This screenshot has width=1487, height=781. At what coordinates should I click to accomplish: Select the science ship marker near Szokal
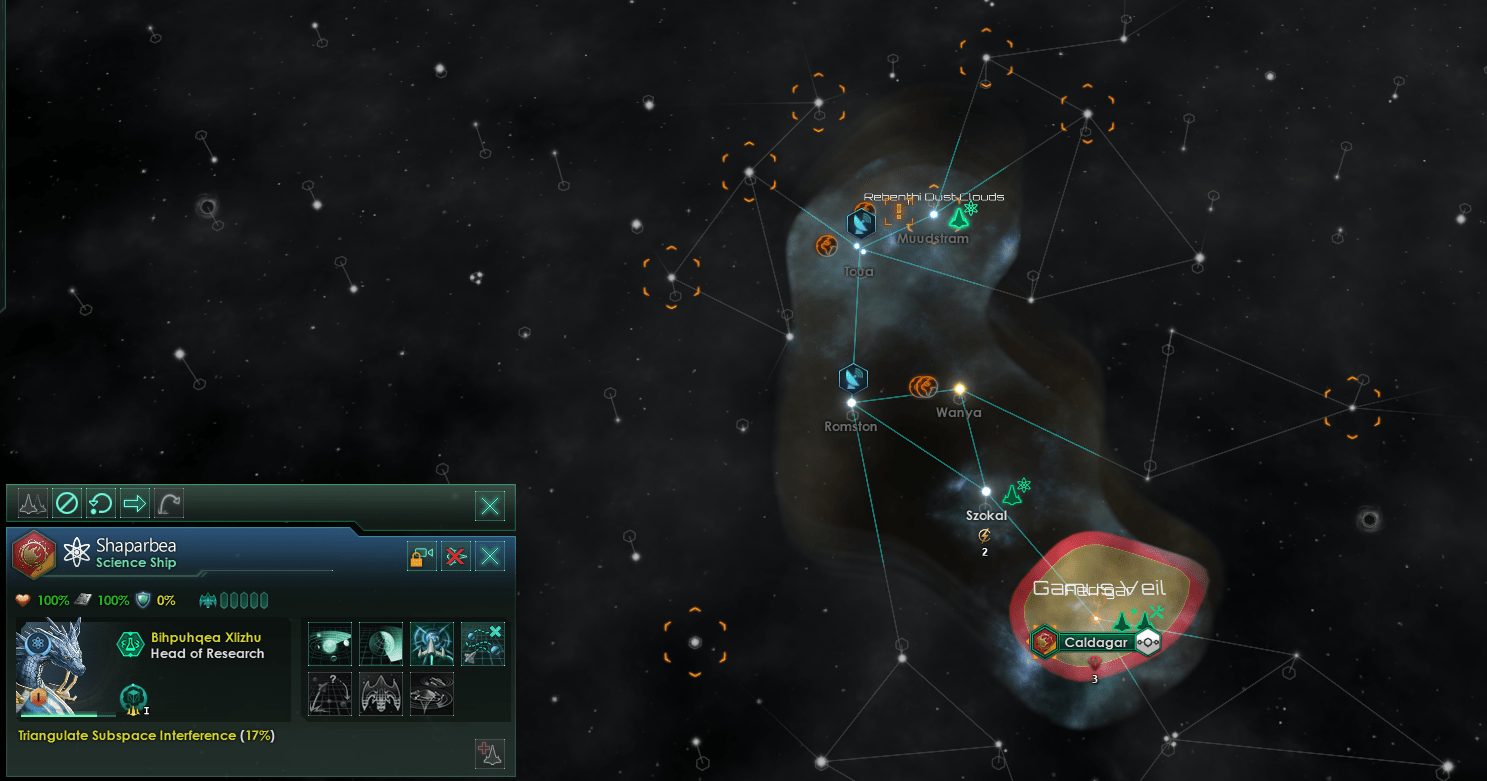[1013, 492]
